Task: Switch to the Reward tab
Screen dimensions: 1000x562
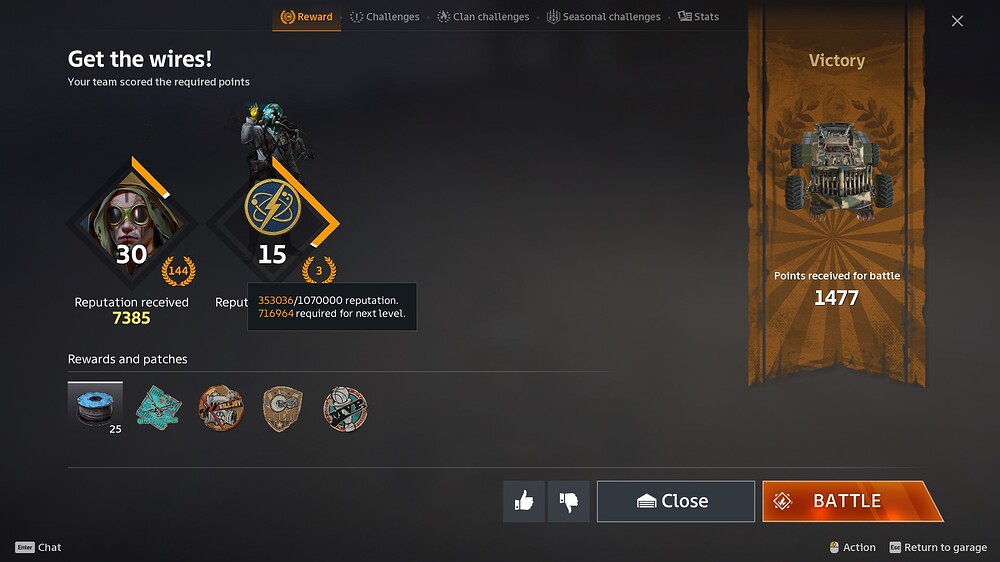Action: [x=306, y=17]
